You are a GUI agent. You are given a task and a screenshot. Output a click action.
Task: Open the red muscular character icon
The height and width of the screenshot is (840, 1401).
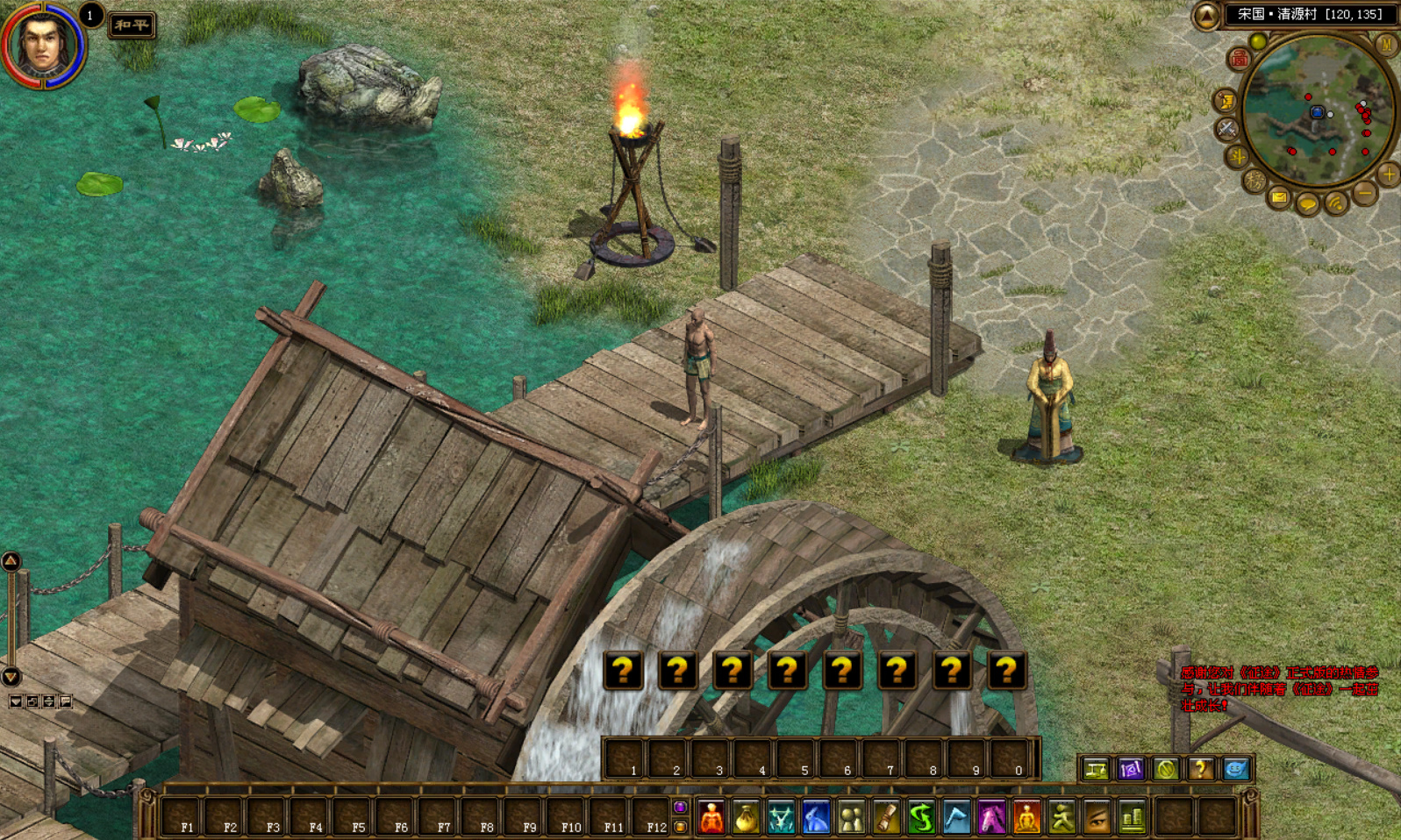711,818
